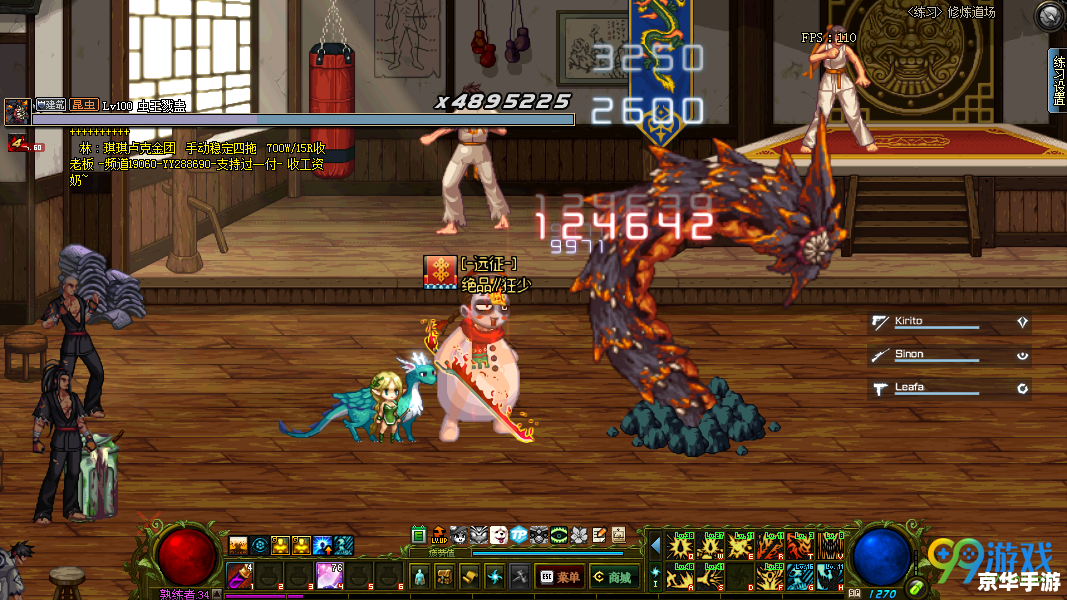Click the skill bar left arrow toggle

point(656,546)
